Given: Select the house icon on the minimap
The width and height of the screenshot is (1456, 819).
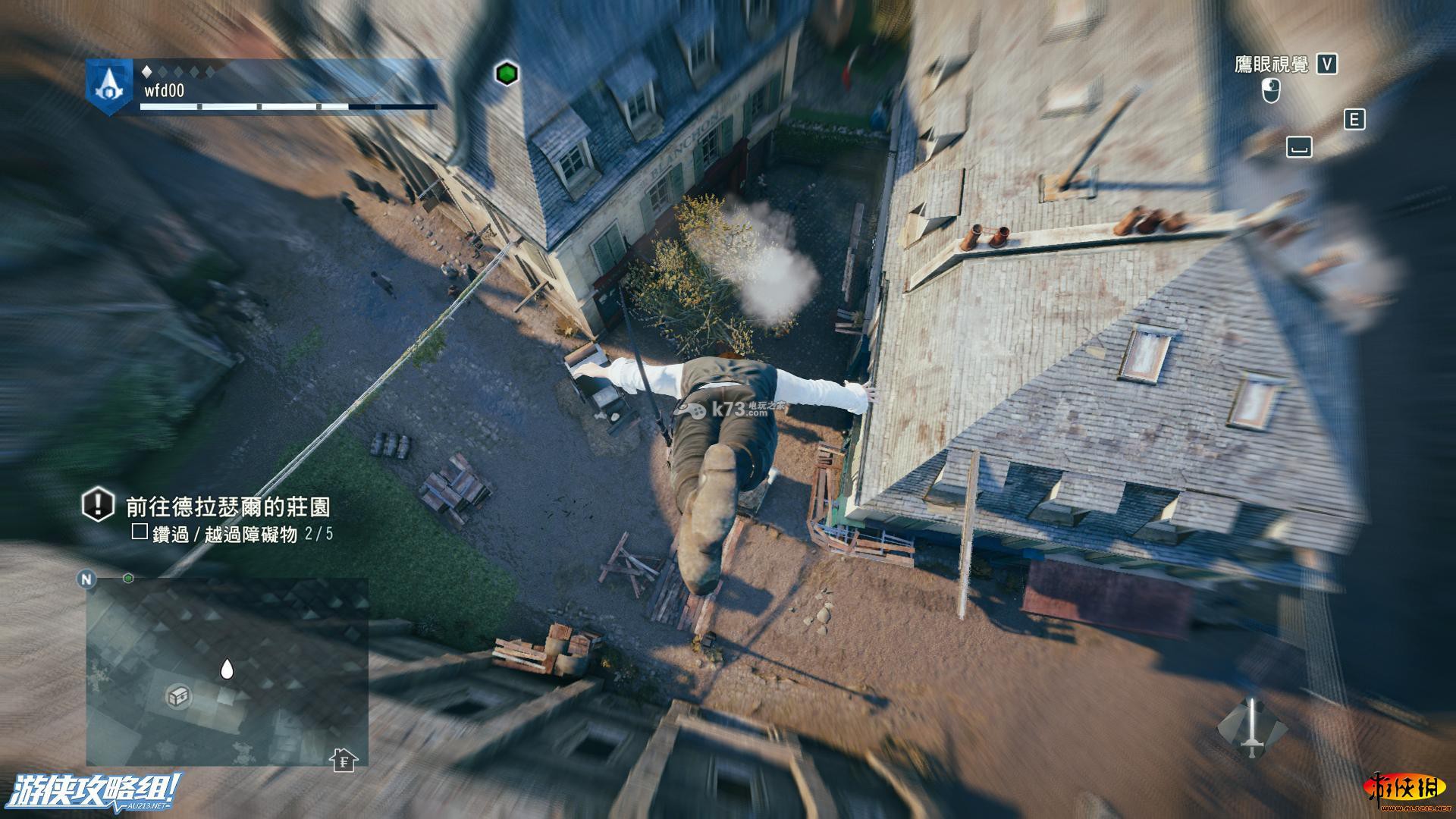Looking at the screenshot, I should point(344,759).
